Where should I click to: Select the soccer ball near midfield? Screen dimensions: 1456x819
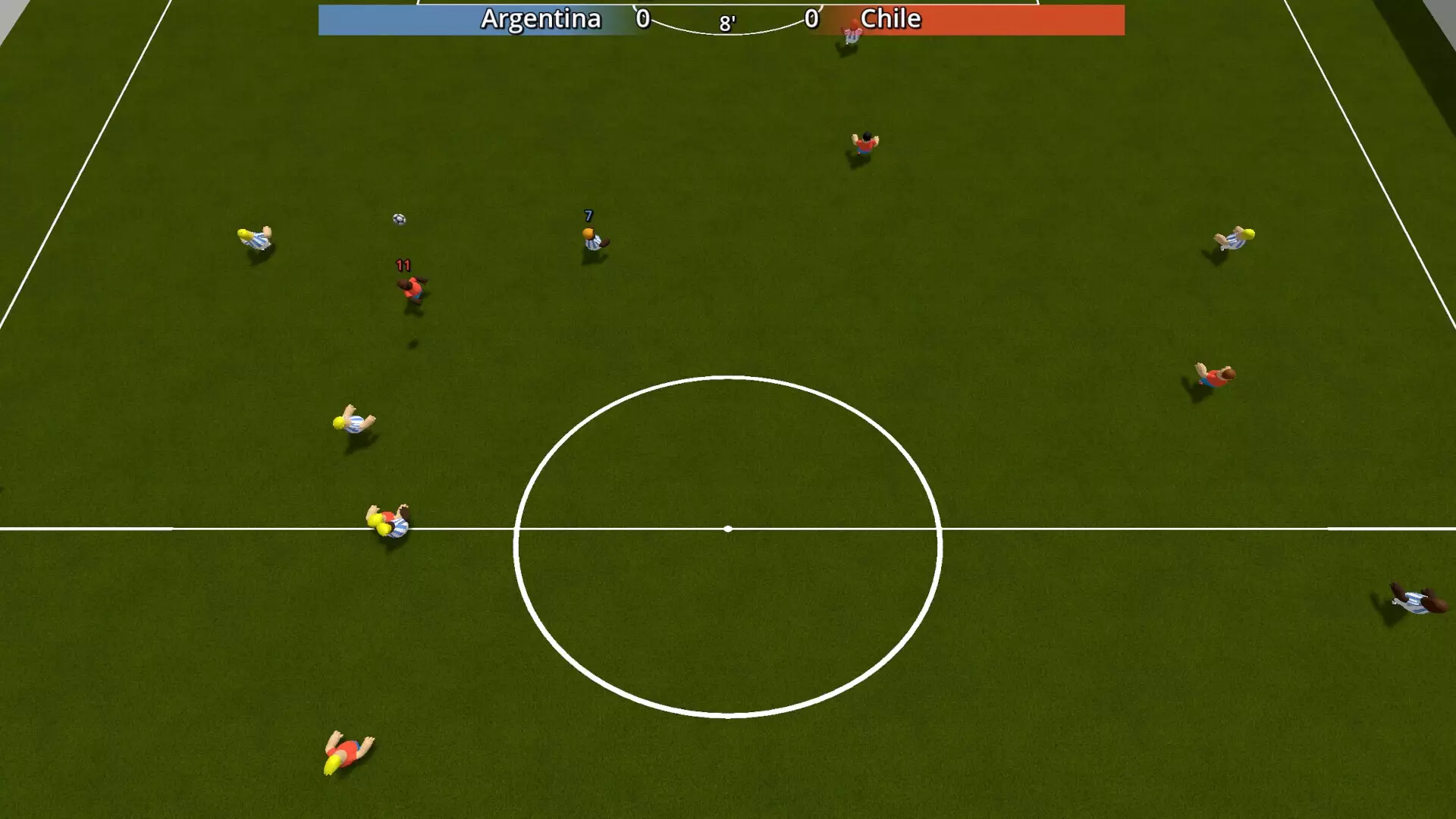coord(397,219)
